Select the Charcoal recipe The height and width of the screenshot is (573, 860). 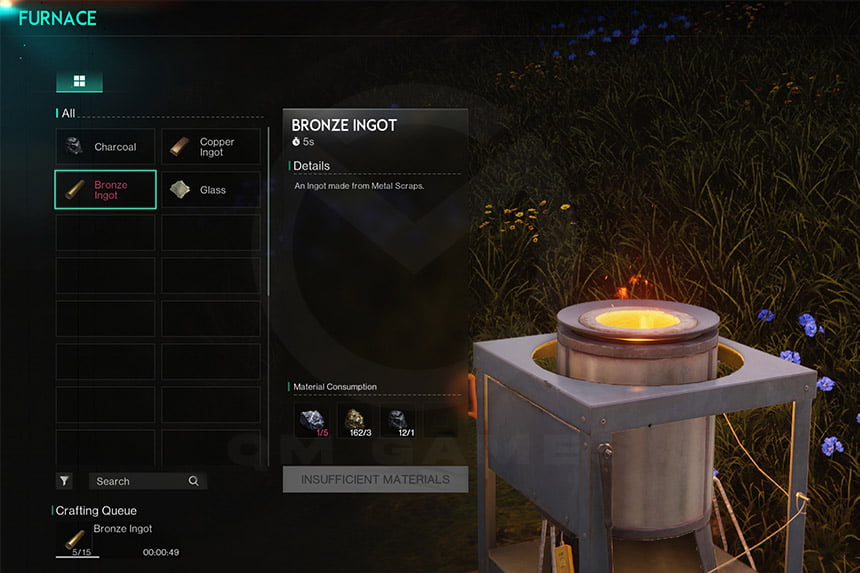pyautogui.click(x=105, y=147)
